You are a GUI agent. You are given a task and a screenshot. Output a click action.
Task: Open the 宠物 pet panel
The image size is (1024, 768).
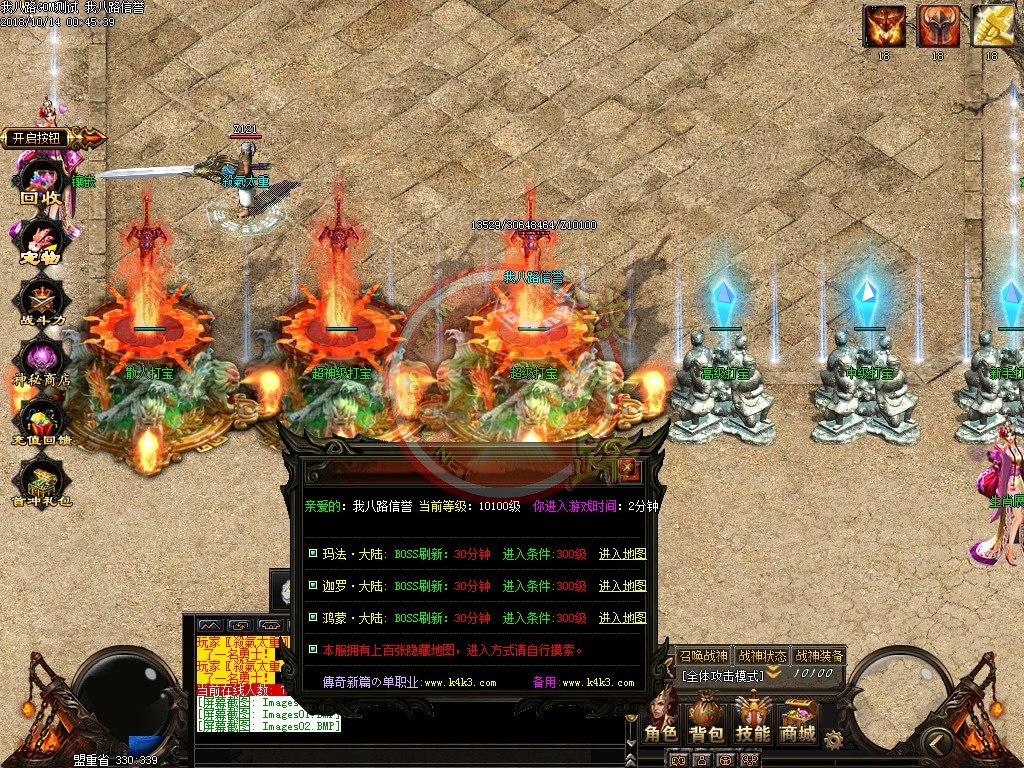42,242
